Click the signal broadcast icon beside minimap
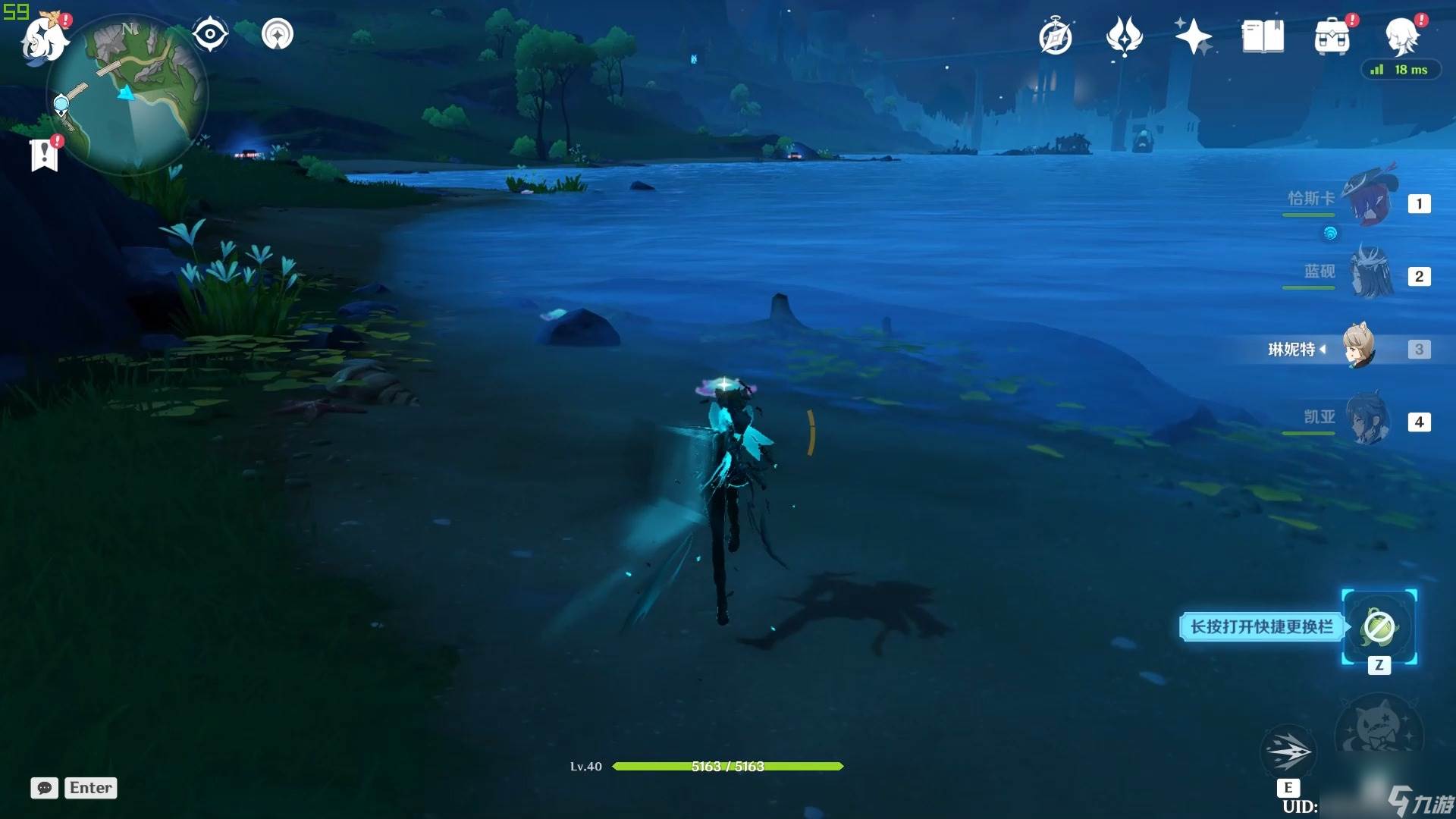Viewport: 1456px width, 819px height. pyautogui.click(x=278, y=34)
